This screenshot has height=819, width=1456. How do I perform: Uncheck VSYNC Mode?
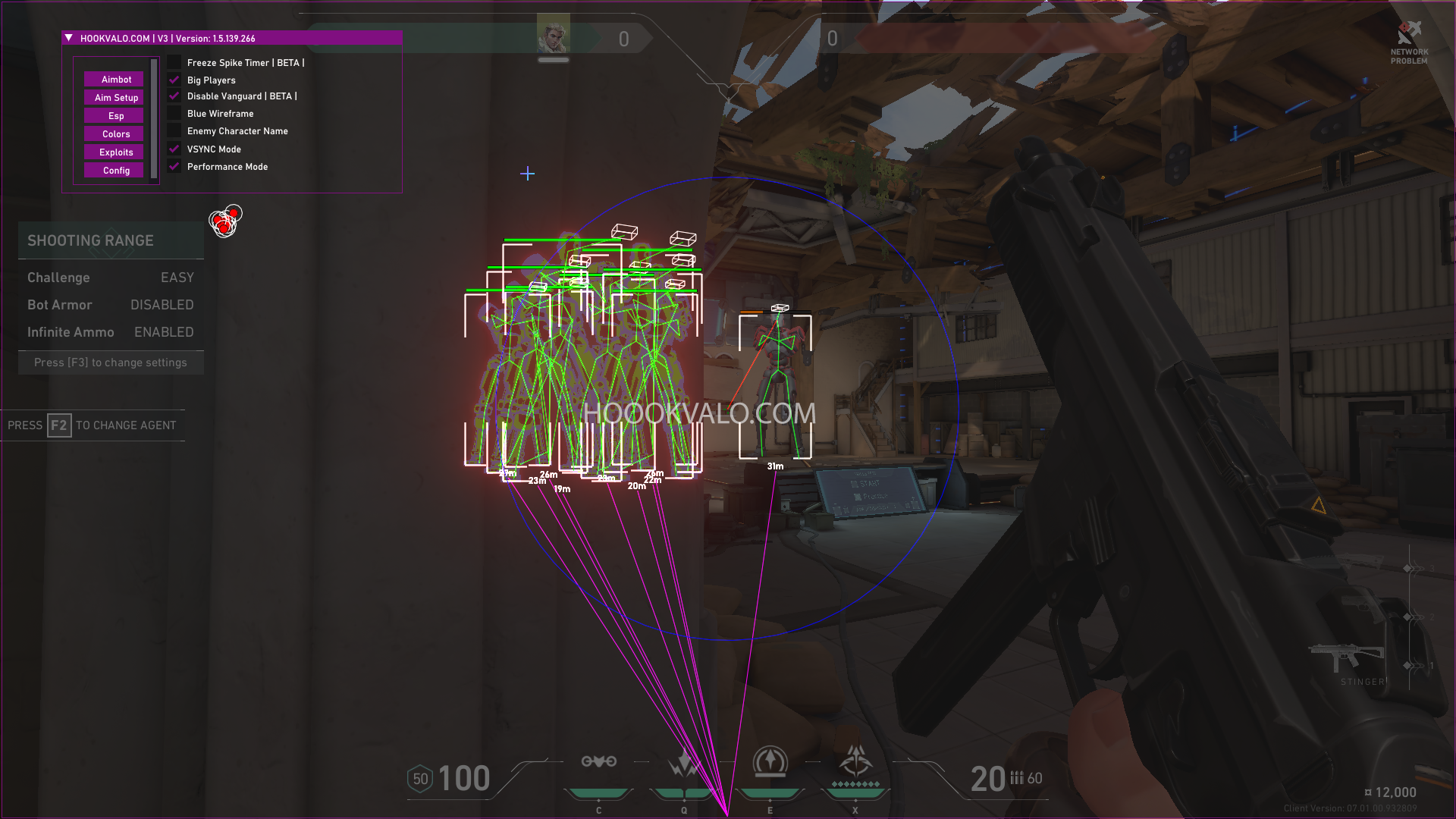pos(174,149)
